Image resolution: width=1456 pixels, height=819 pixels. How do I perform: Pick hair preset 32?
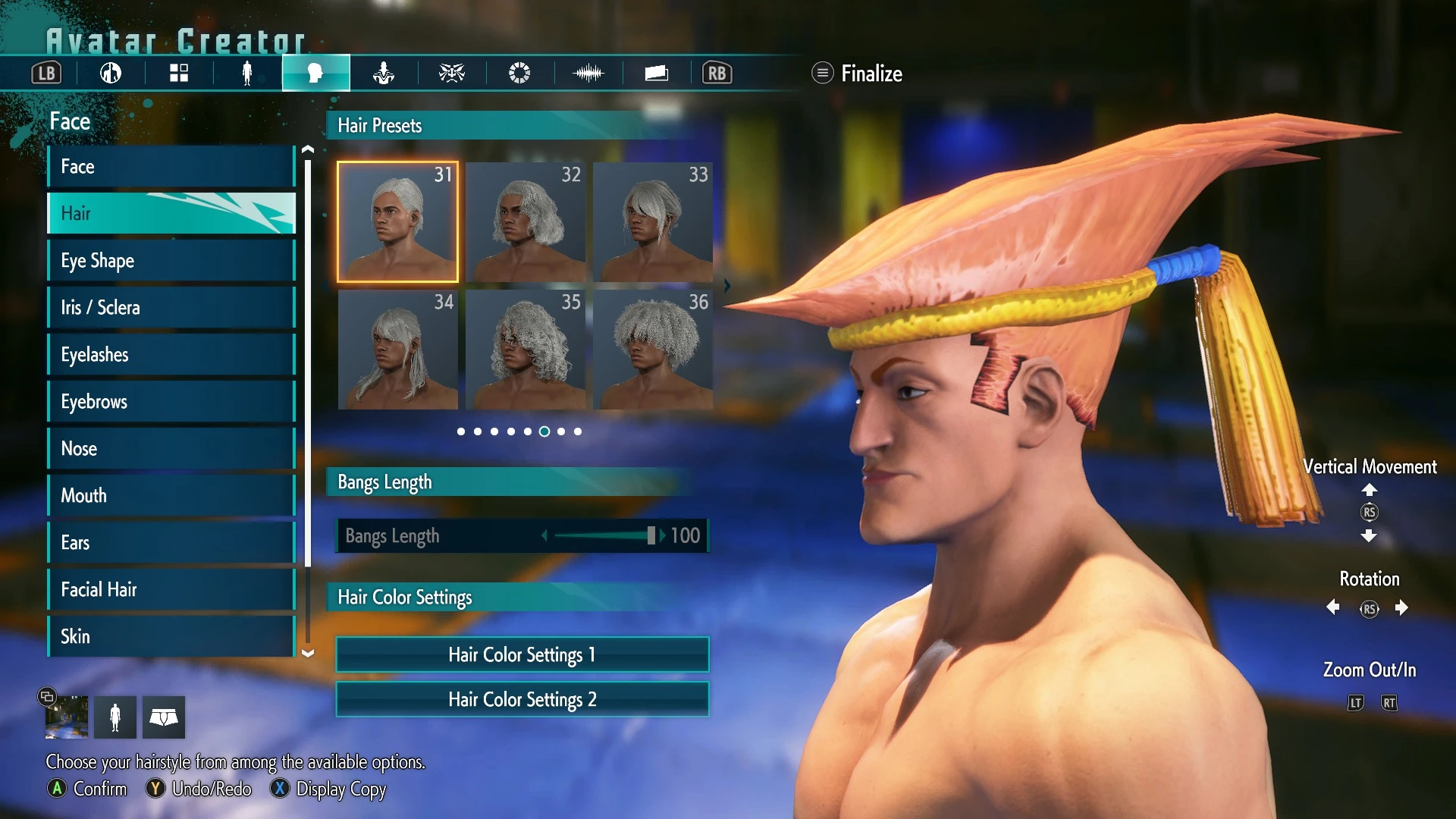(526, 221)
